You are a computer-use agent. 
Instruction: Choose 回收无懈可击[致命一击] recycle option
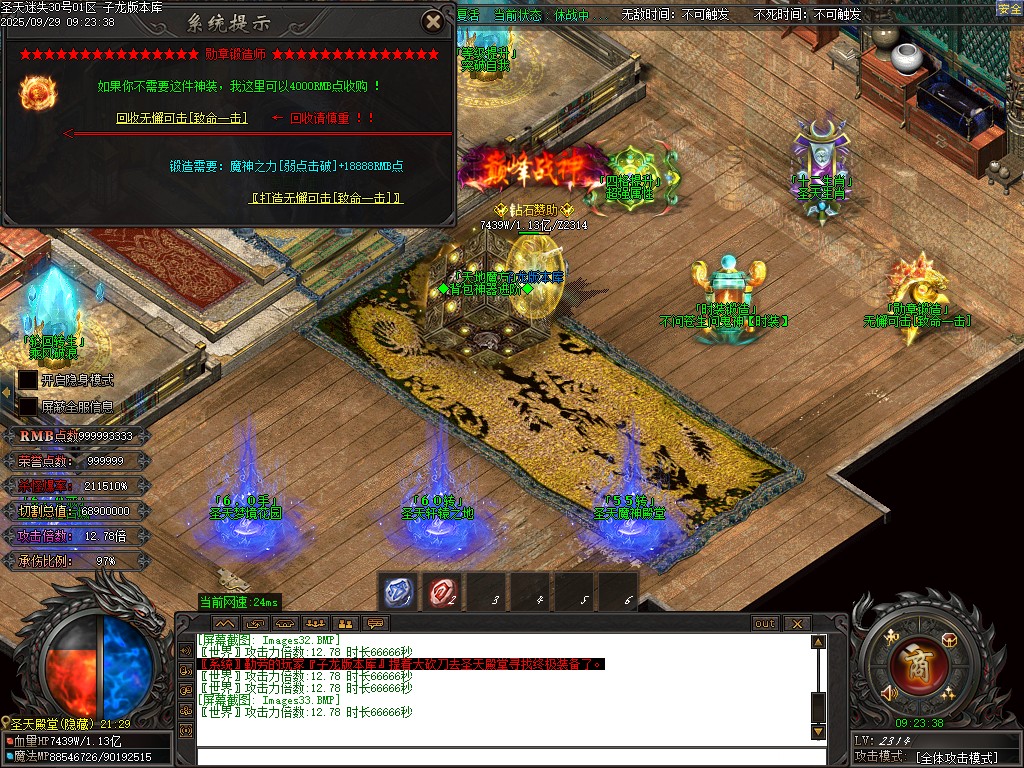[181, 118]
